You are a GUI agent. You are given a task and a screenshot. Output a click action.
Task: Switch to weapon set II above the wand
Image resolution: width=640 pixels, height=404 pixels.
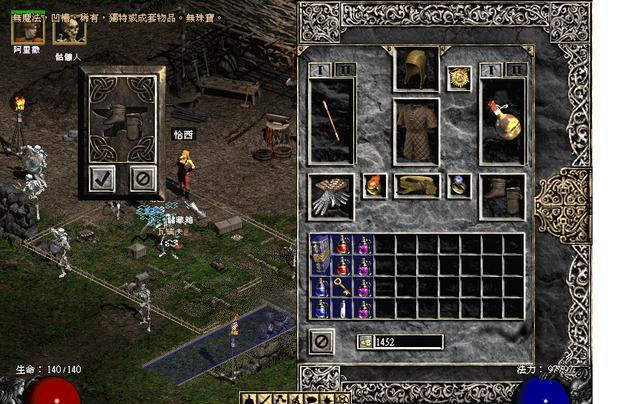click(x=343, y=70)
